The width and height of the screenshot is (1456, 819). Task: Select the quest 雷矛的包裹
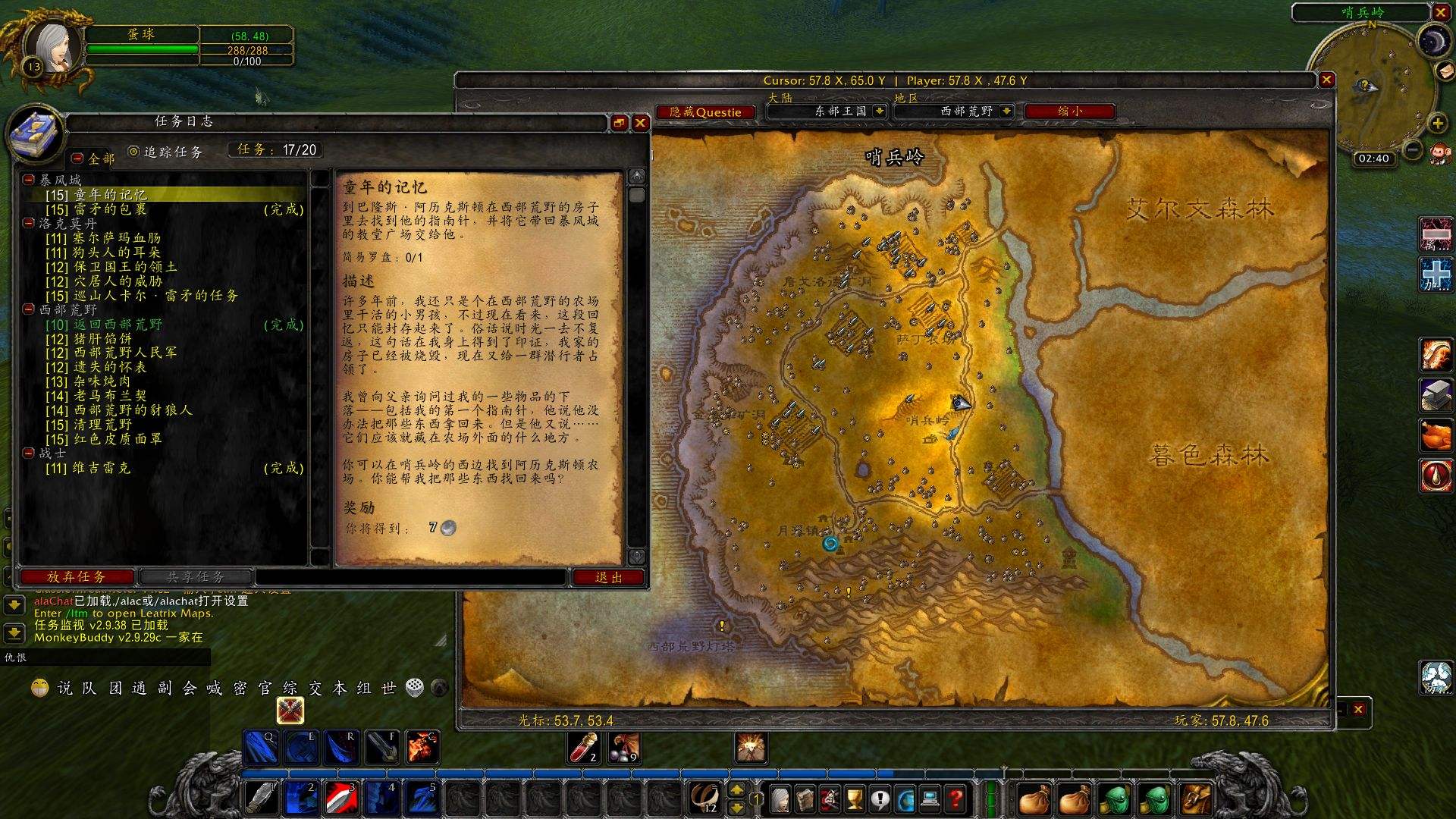[110, 209]
